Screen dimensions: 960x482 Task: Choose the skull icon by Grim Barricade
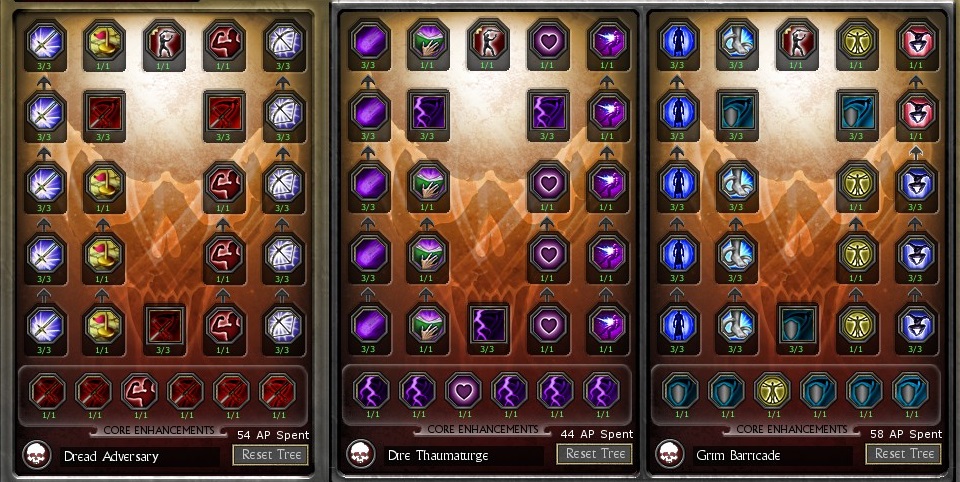point(671,455)
